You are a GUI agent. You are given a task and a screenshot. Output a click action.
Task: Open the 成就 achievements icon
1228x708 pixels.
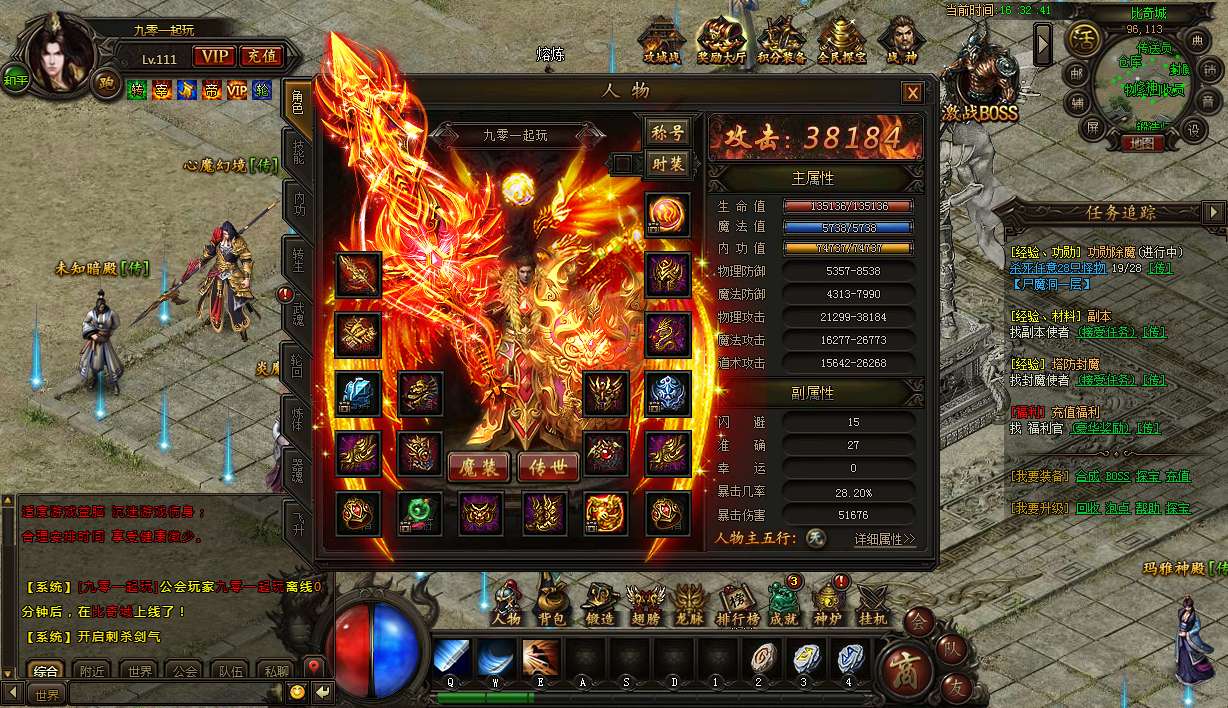coord(781,602)
